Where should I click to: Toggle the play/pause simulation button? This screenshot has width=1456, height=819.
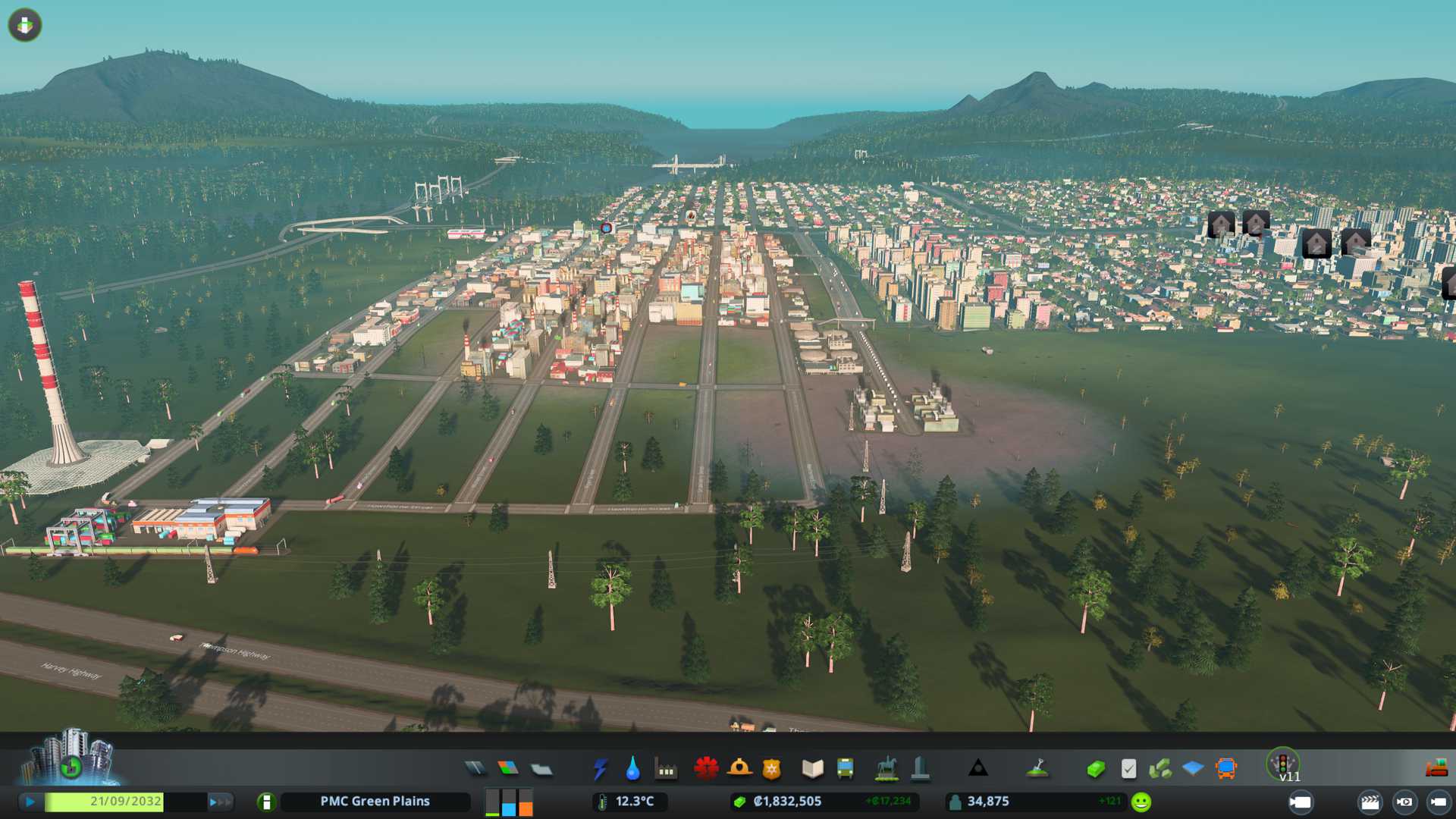tap(30, 802)
